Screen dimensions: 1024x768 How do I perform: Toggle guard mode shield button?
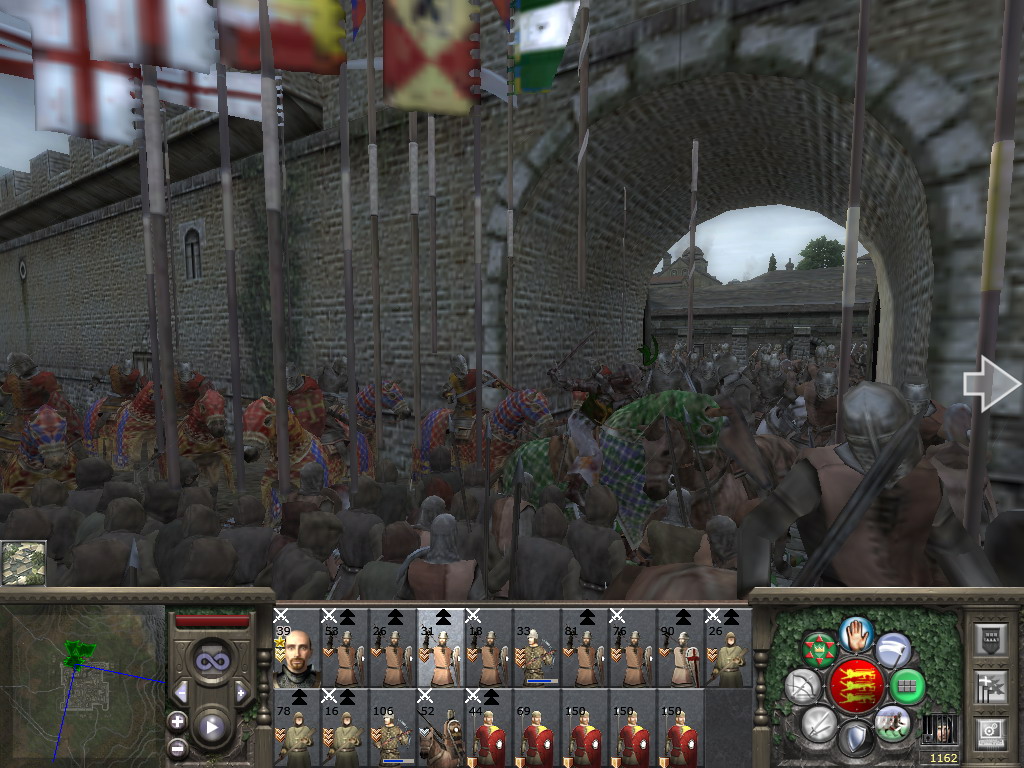coord(856,739)
